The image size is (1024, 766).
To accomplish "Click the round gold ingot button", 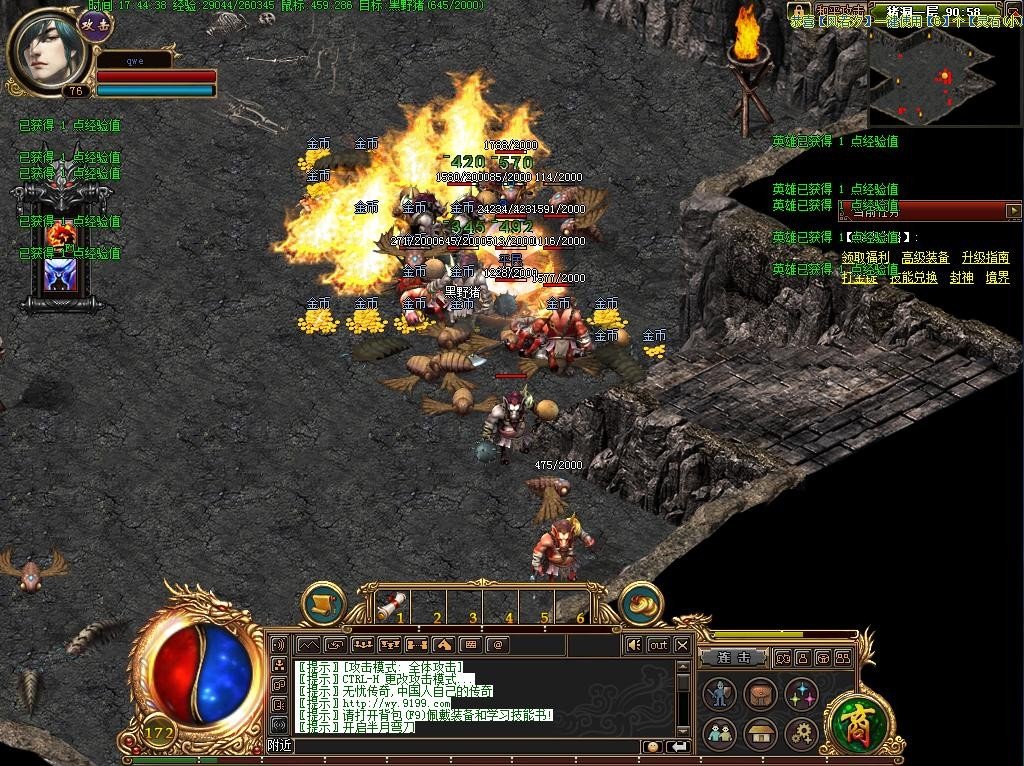I will pyautogui.click(x=640, y=604).
